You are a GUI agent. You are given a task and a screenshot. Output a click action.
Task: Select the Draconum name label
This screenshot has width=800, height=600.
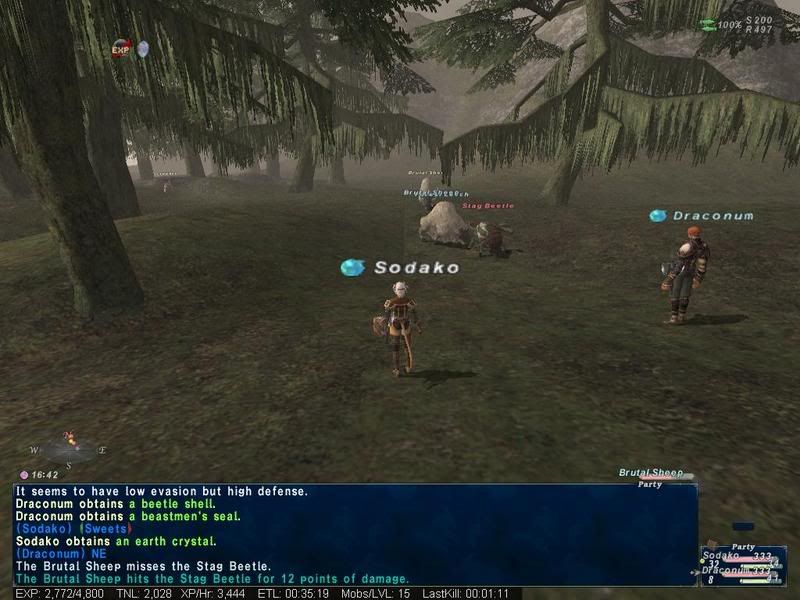pos(712,216)
